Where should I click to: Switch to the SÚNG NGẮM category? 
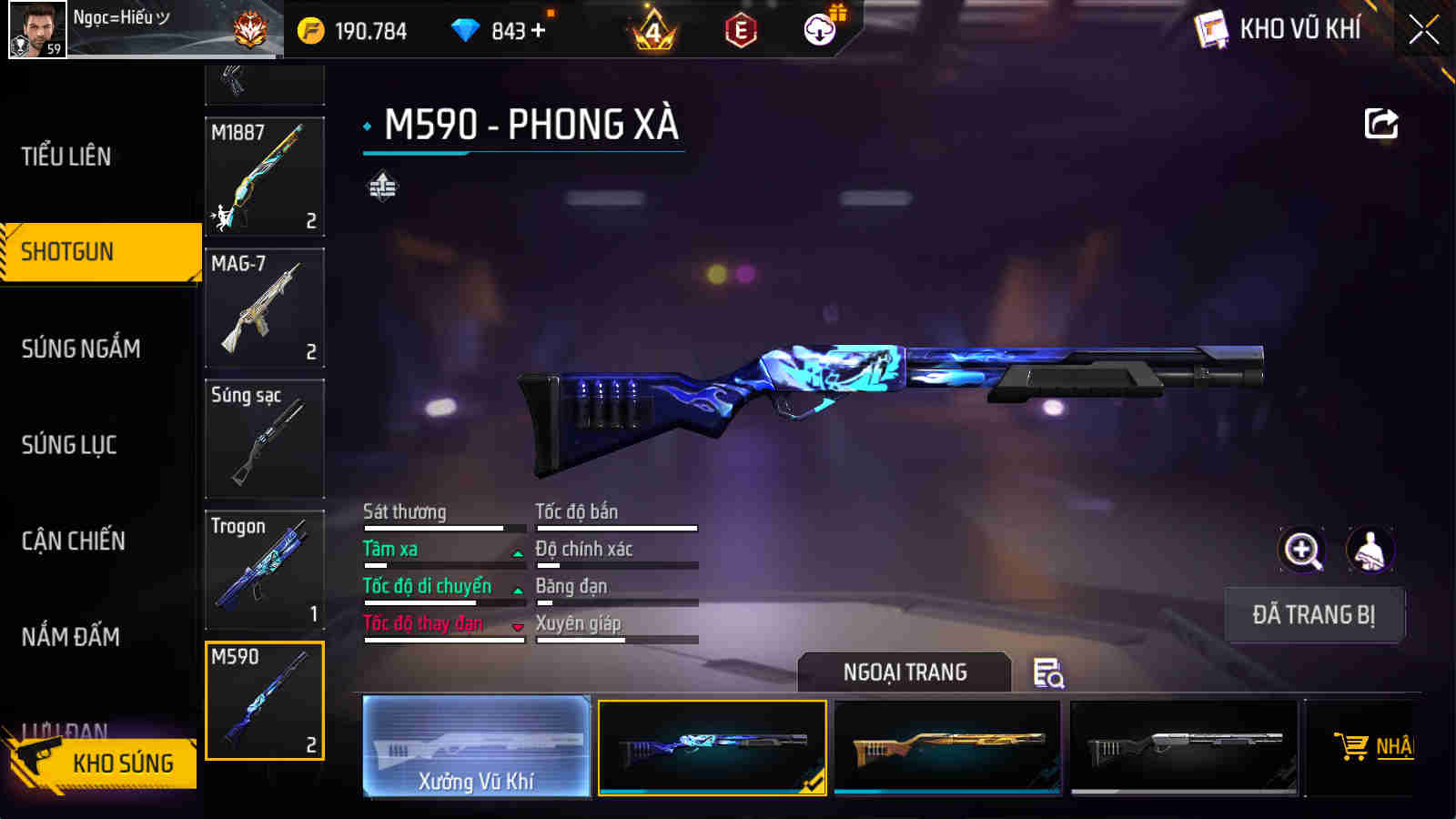[80, 349]
